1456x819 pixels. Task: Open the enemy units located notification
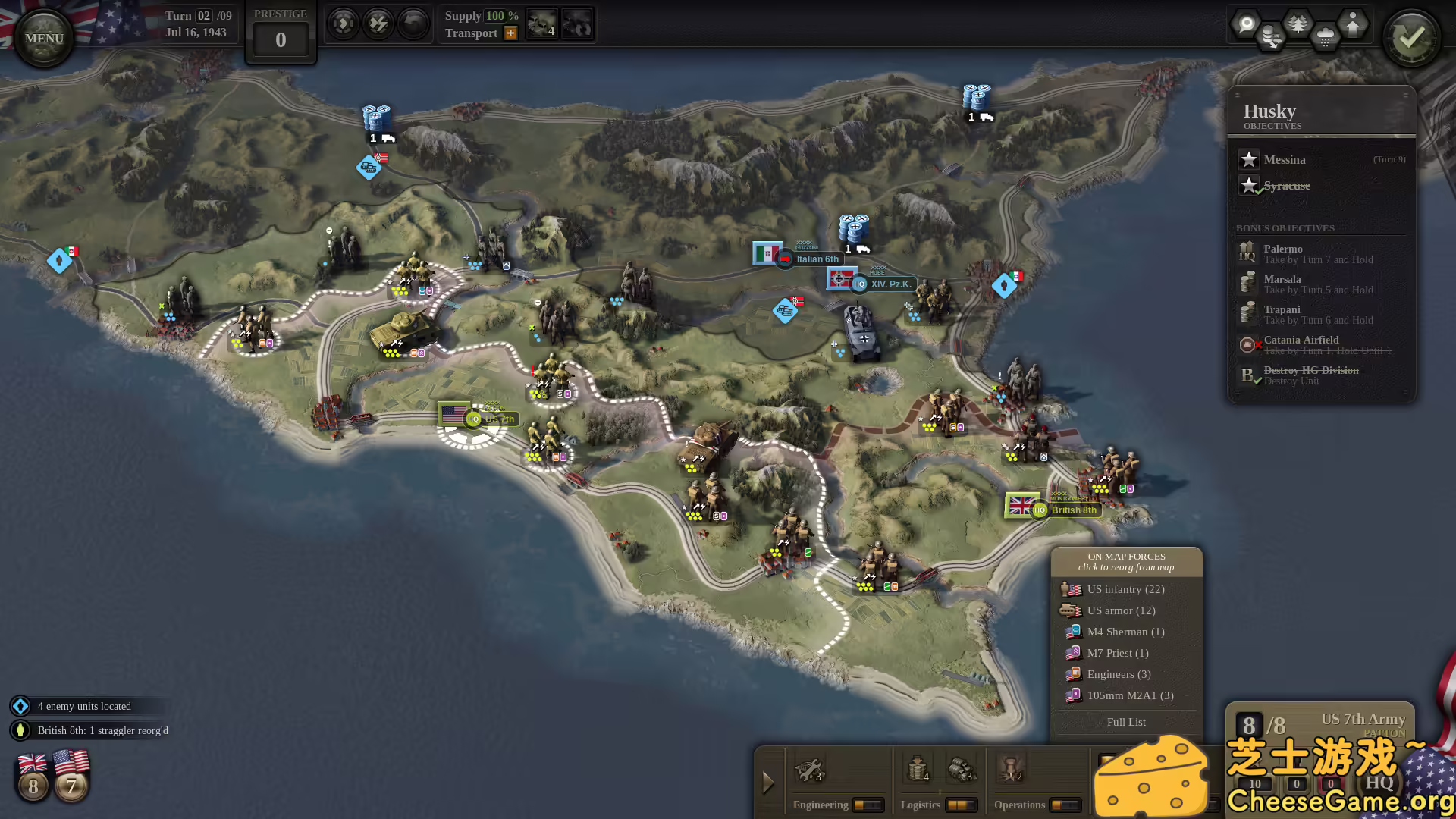tap(84, 706)
